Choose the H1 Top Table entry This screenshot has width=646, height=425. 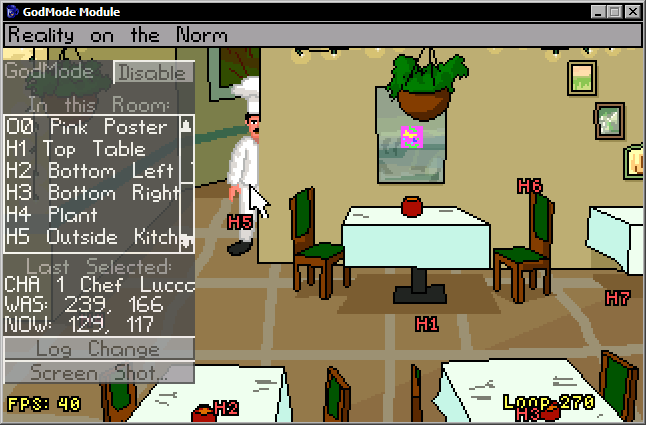tap(88, 149)
